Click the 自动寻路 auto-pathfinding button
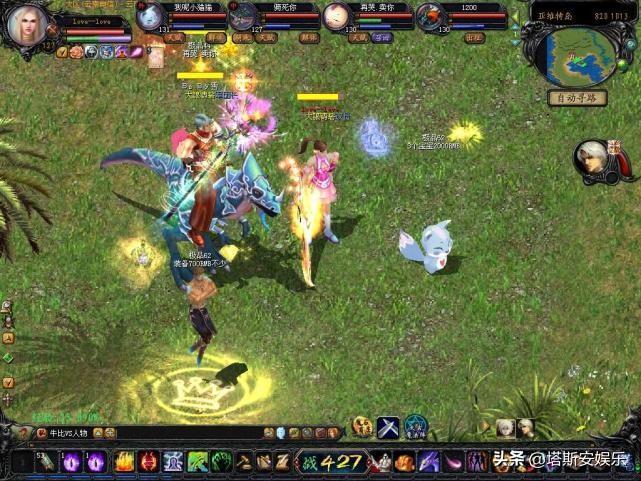This screenshot has width=641, height=481. coord(576,98)
